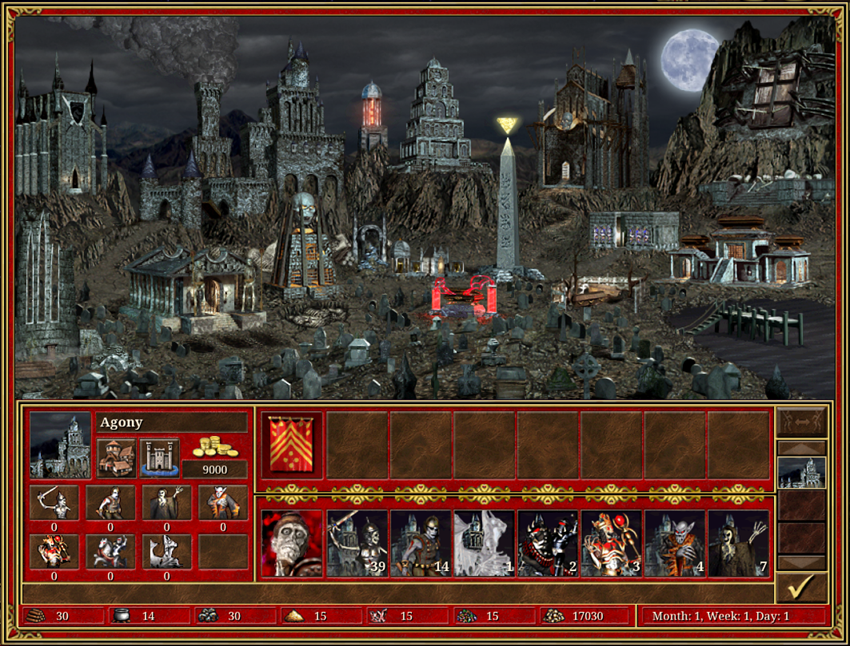The width and height of the screenshot is (850, 646).
Task: Click the black knight on horse growth icon
Action: coord(109,551)
